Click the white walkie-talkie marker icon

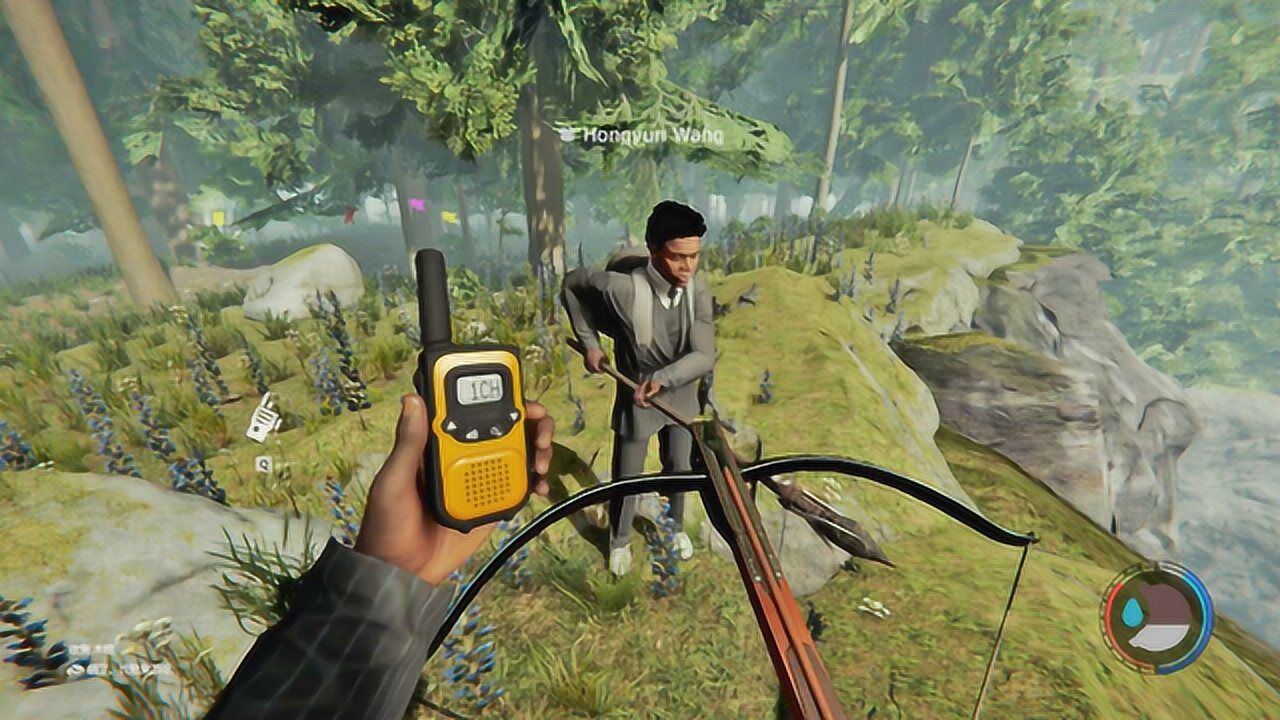tap(262, 417)
